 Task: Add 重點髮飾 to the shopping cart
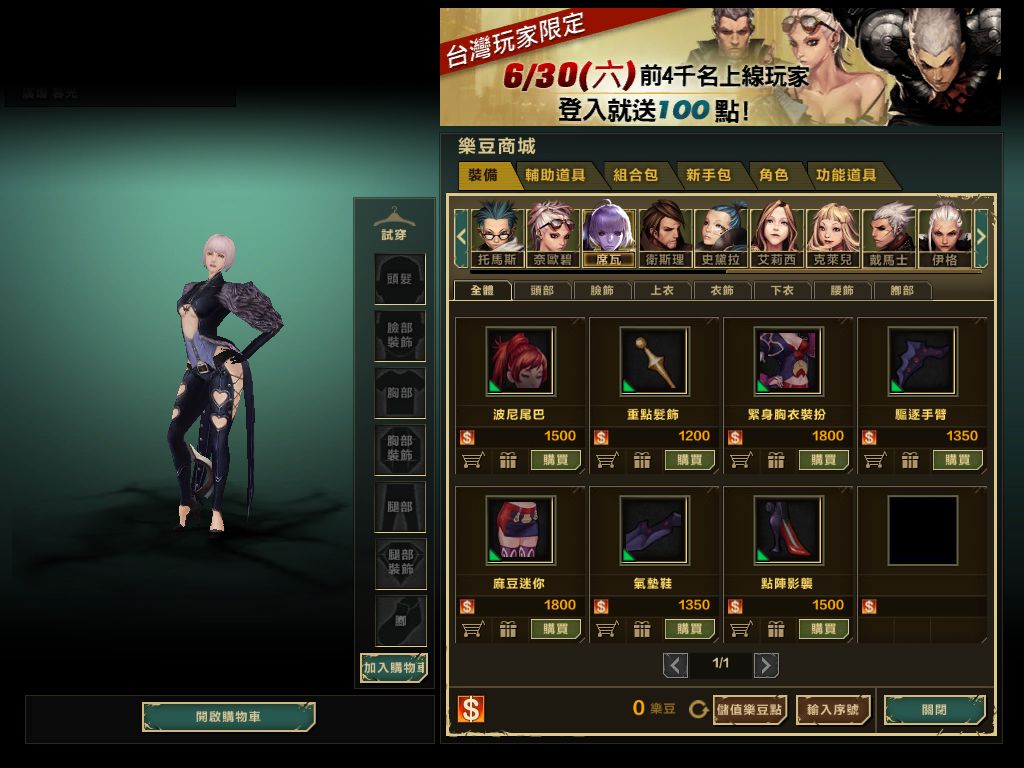click(606, 460)
